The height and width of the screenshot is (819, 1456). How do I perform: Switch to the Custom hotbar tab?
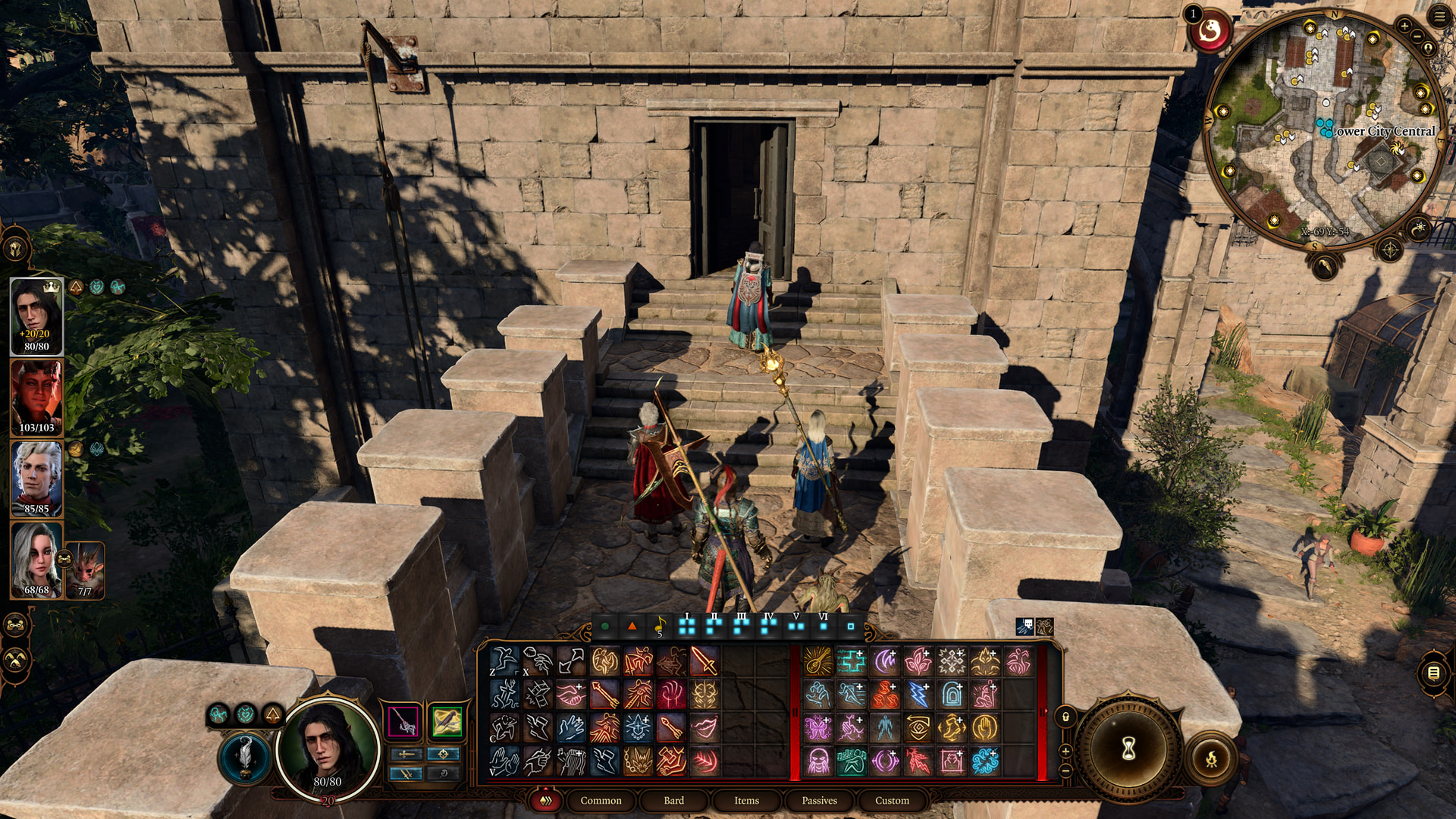[x=892, y=800]
